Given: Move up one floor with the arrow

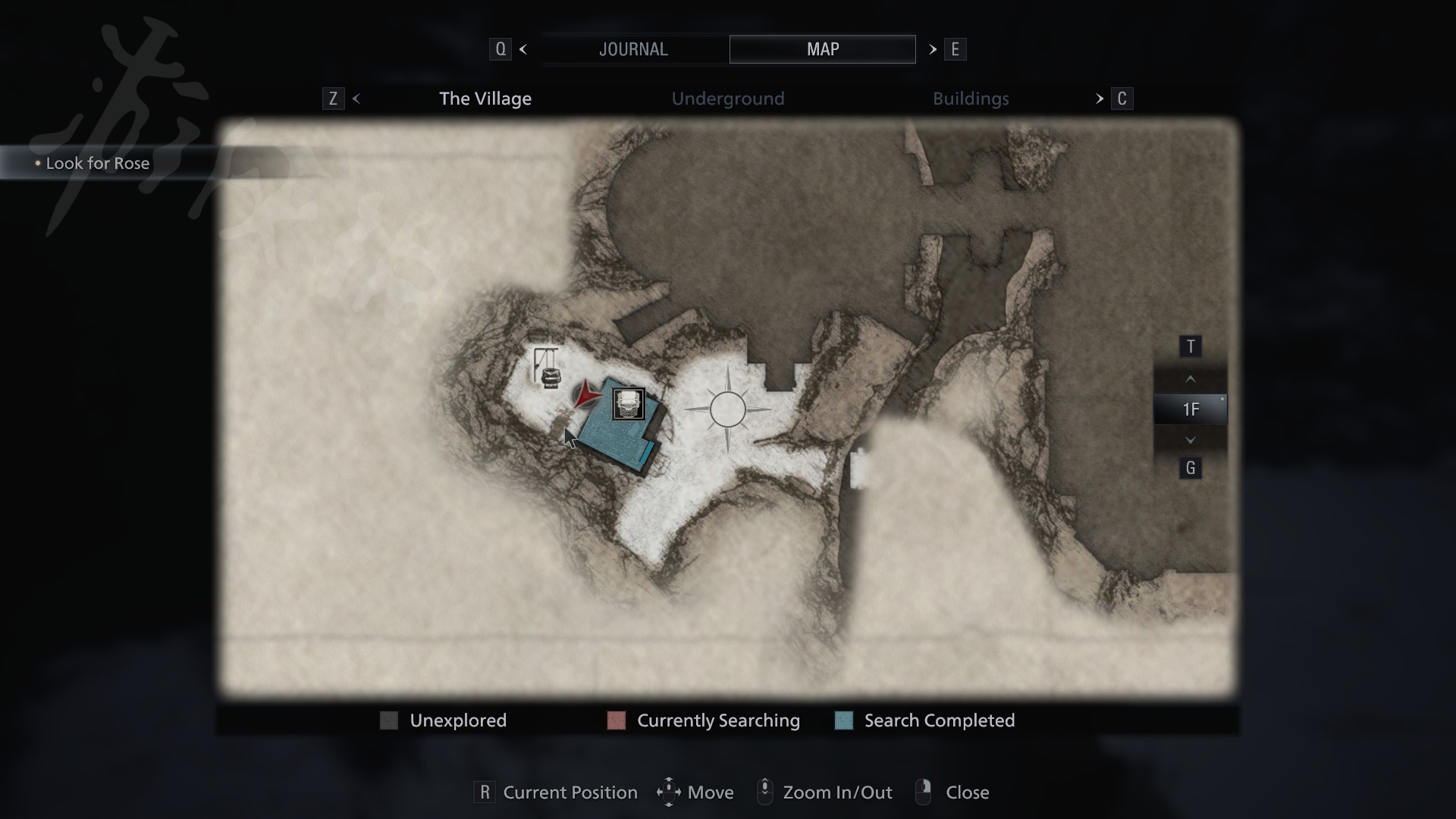Looking at the screenshot, I should click(x=1190, y=378).
